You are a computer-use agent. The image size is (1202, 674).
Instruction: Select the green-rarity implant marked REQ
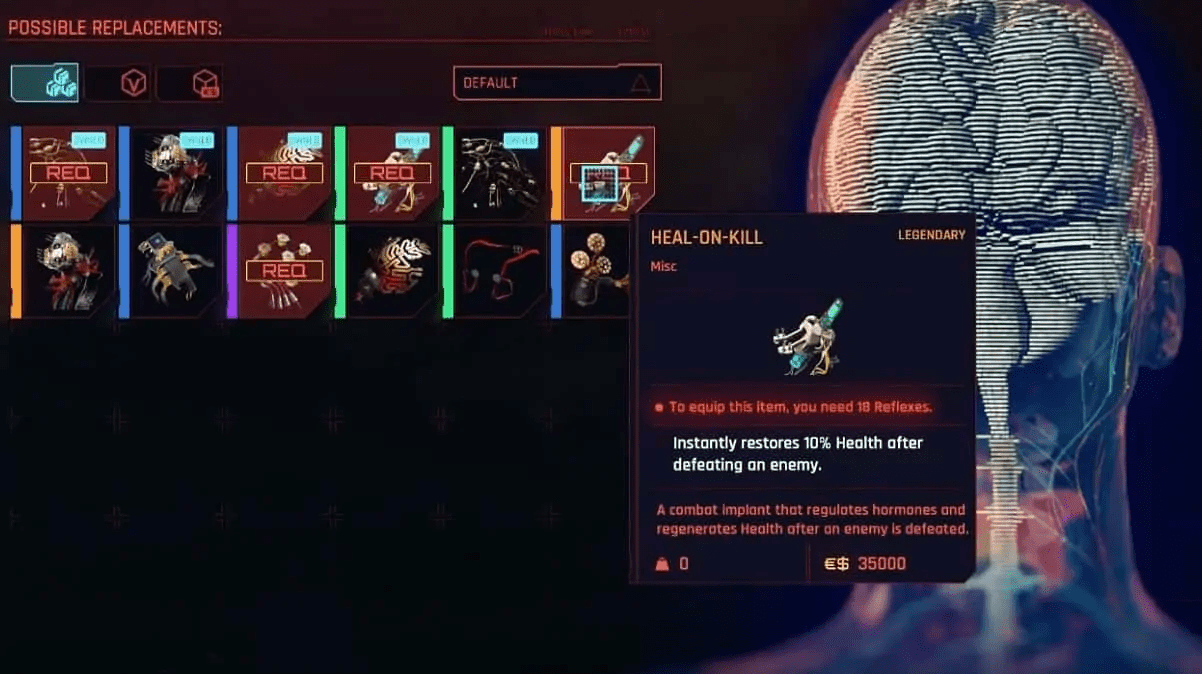391,173
